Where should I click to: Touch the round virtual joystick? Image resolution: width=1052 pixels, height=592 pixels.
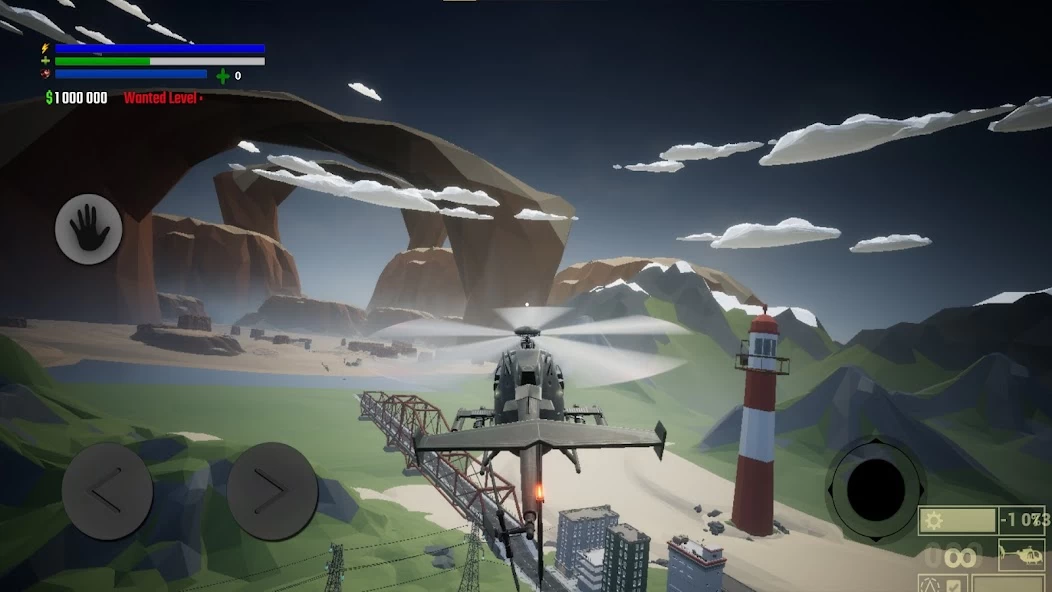875,488
